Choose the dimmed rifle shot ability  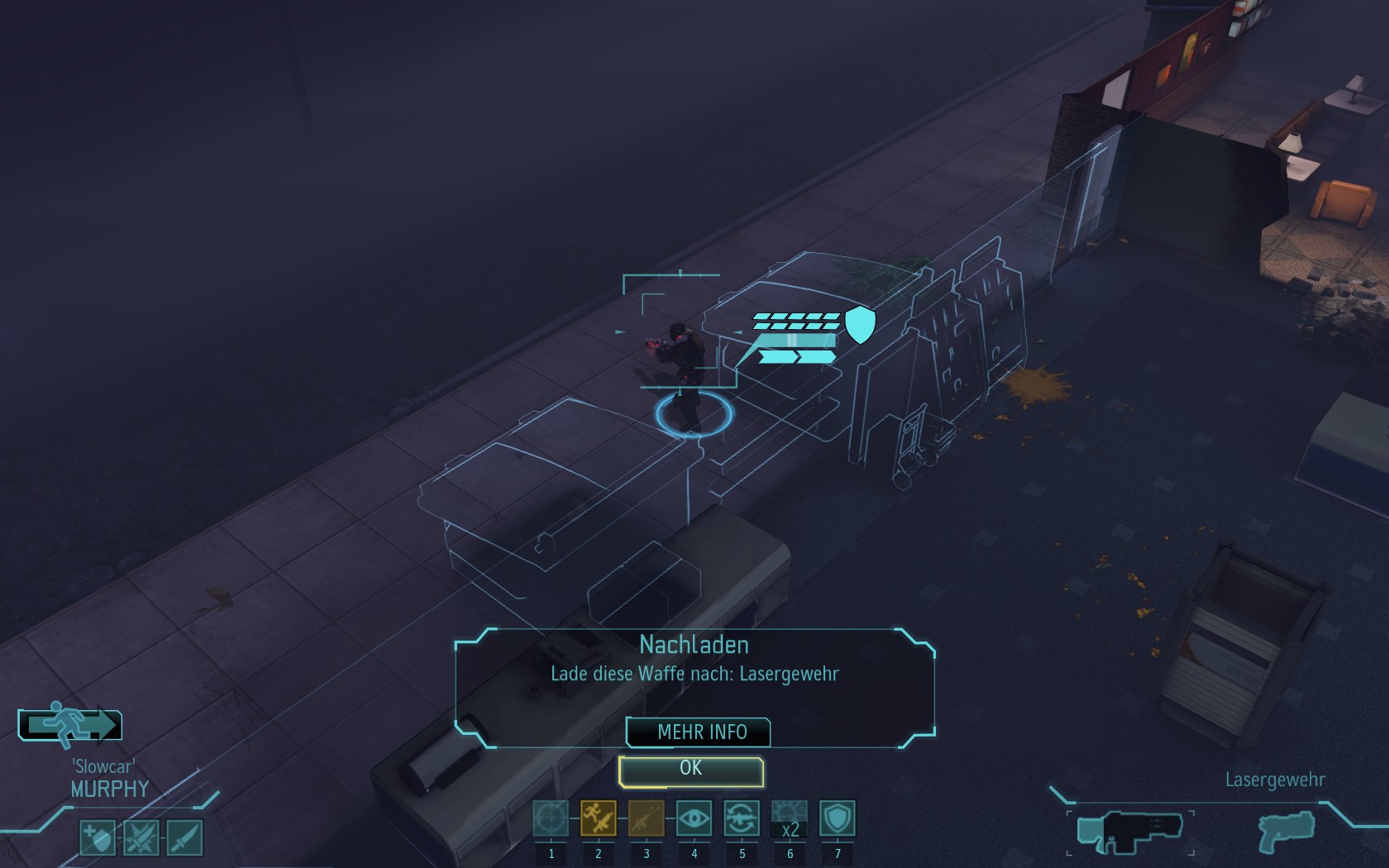tap(647, 818)
